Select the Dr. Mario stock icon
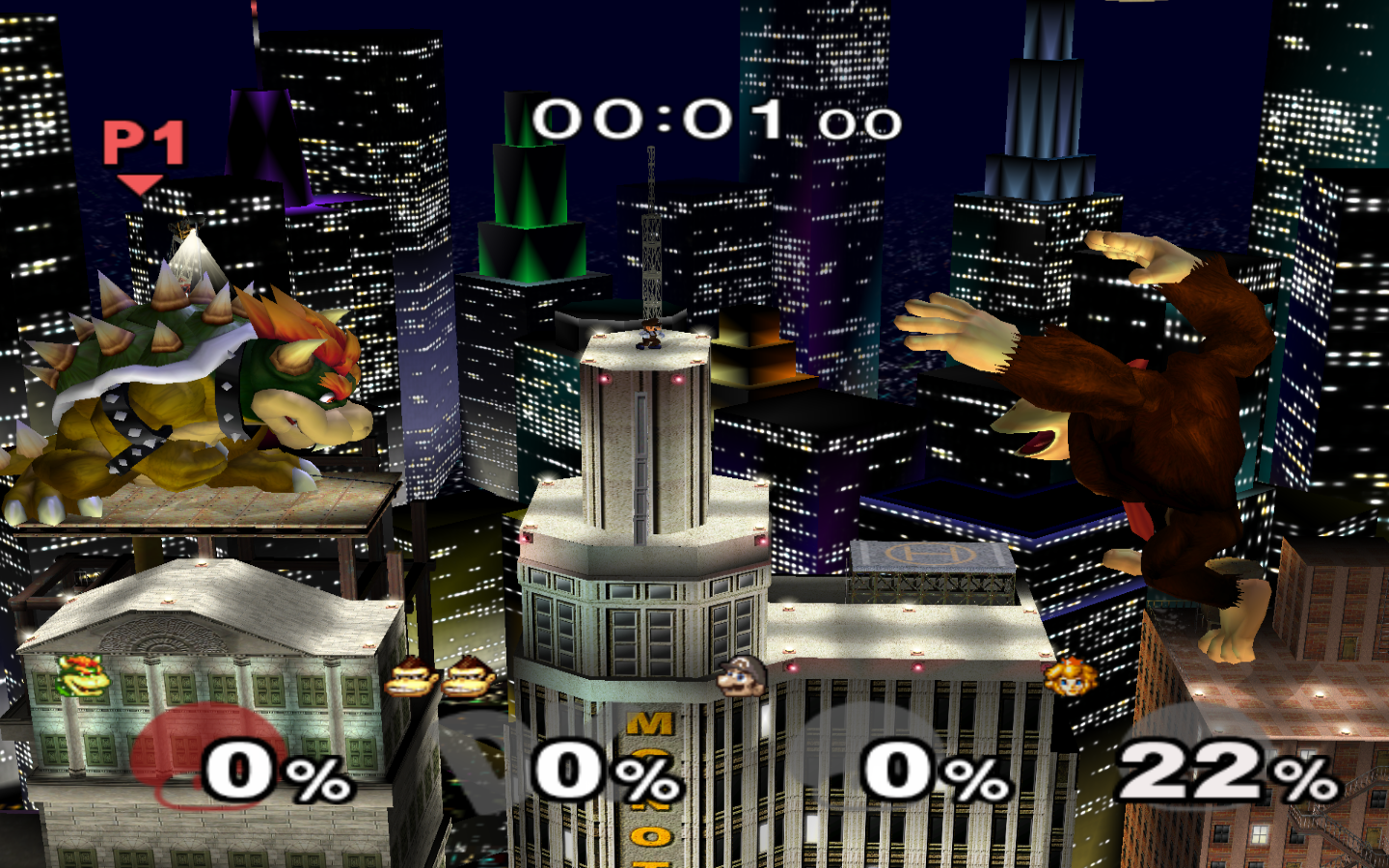The width and height of the screenshot is (1389, 868). (x=741, y=676)
